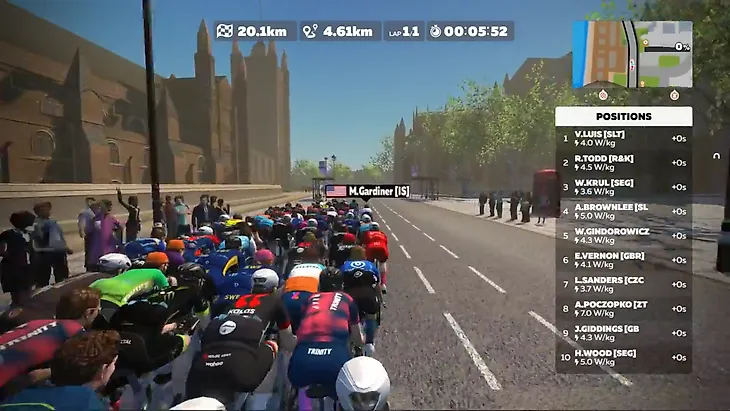Click the M.Gardiner rider name tag
Viewport: 730px width, 411px height.
click(x=368, y=190)
